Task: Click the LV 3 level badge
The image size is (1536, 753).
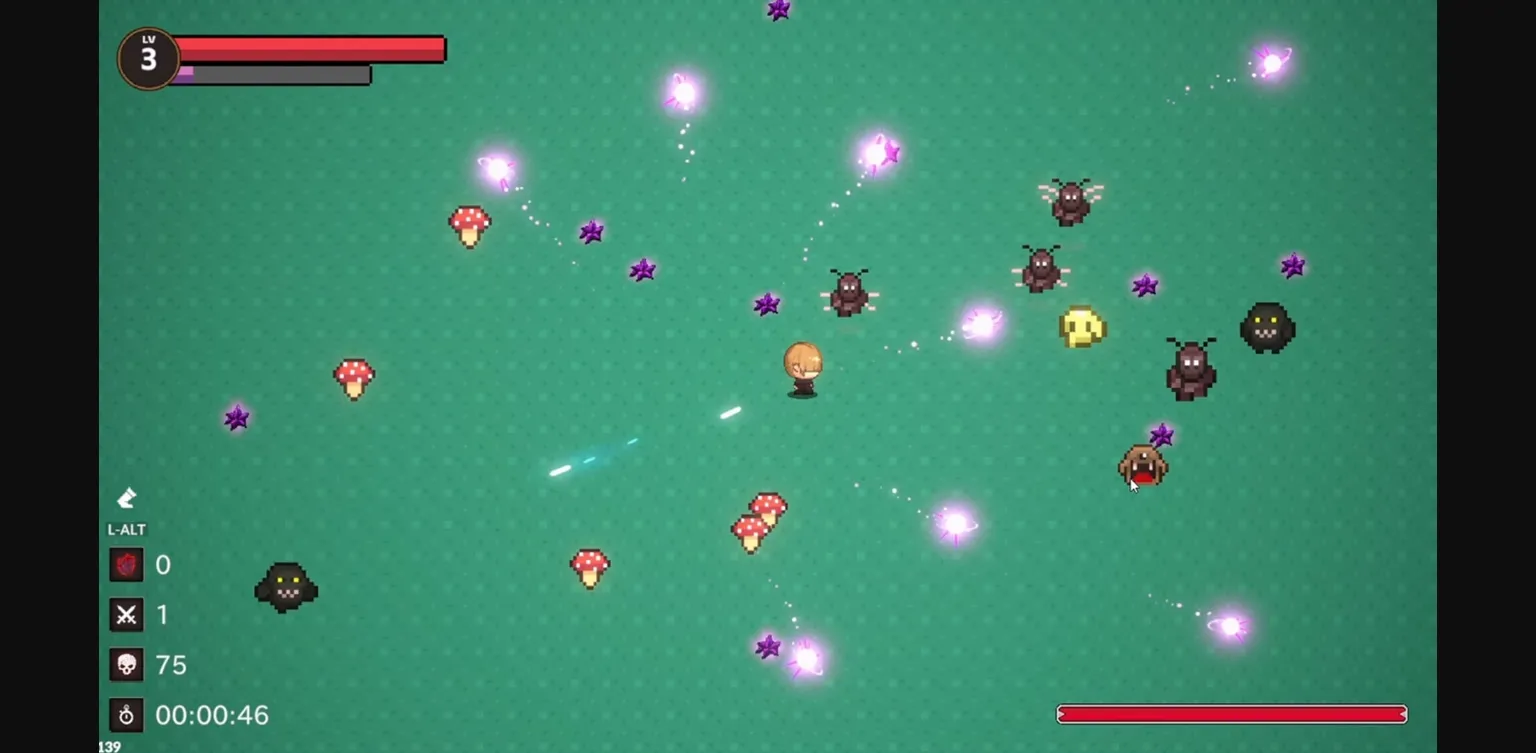Action: click(147, 58)
